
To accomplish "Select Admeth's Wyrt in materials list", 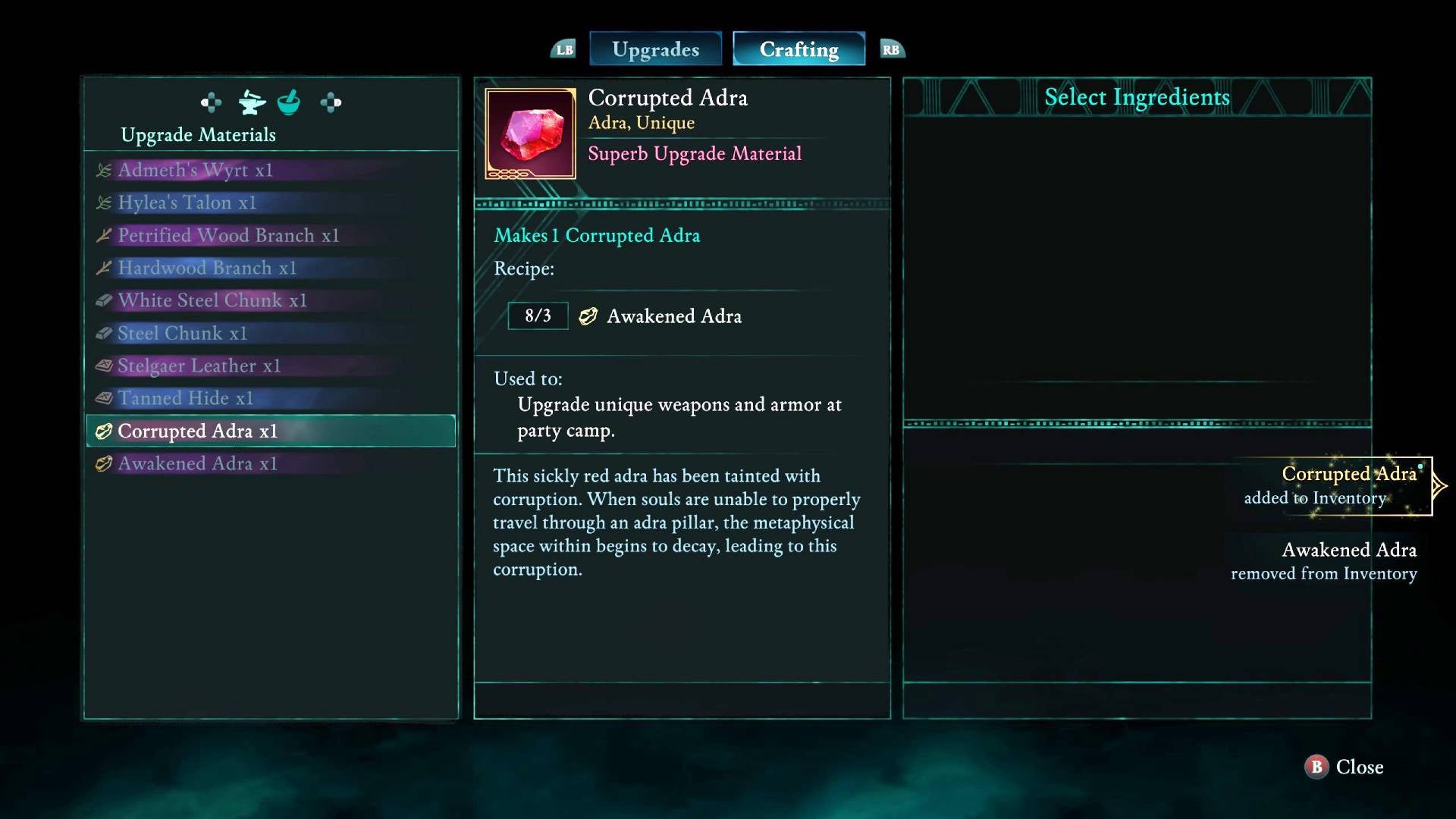I will click(195, 170).
